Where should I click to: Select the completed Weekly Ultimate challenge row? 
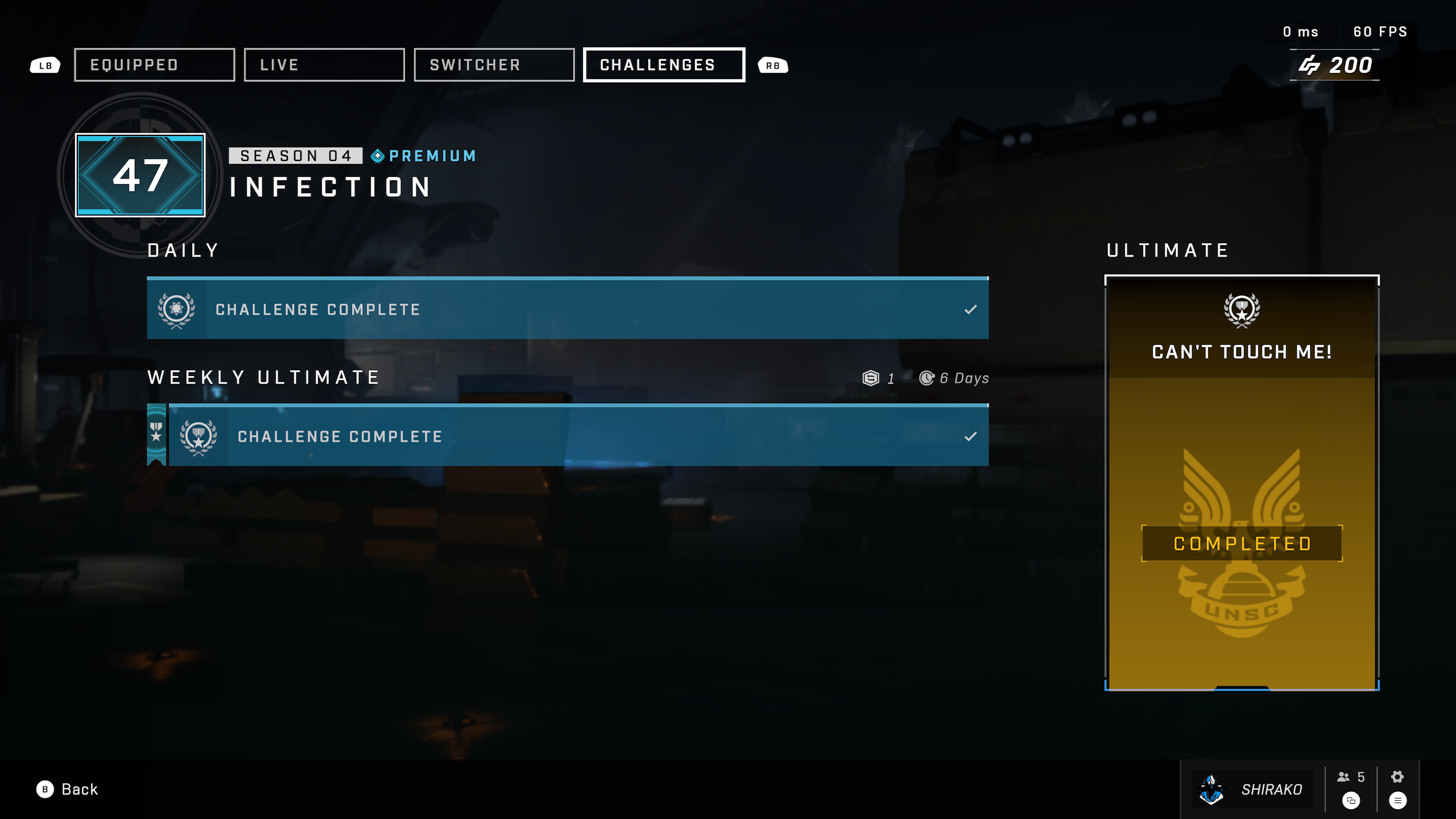point(578,436)
